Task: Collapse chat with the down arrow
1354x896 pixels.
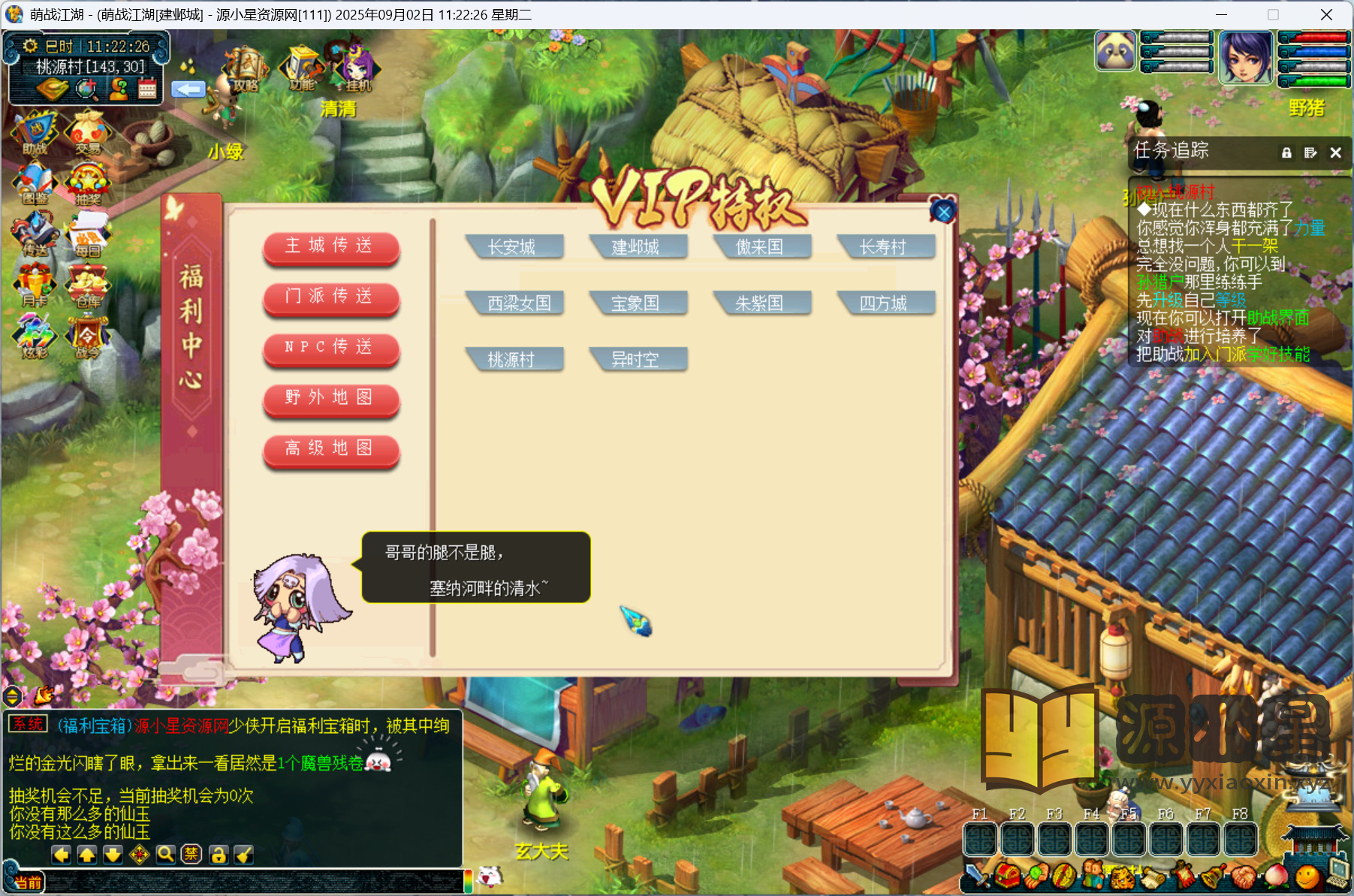Action: click(x=113, y=855)
